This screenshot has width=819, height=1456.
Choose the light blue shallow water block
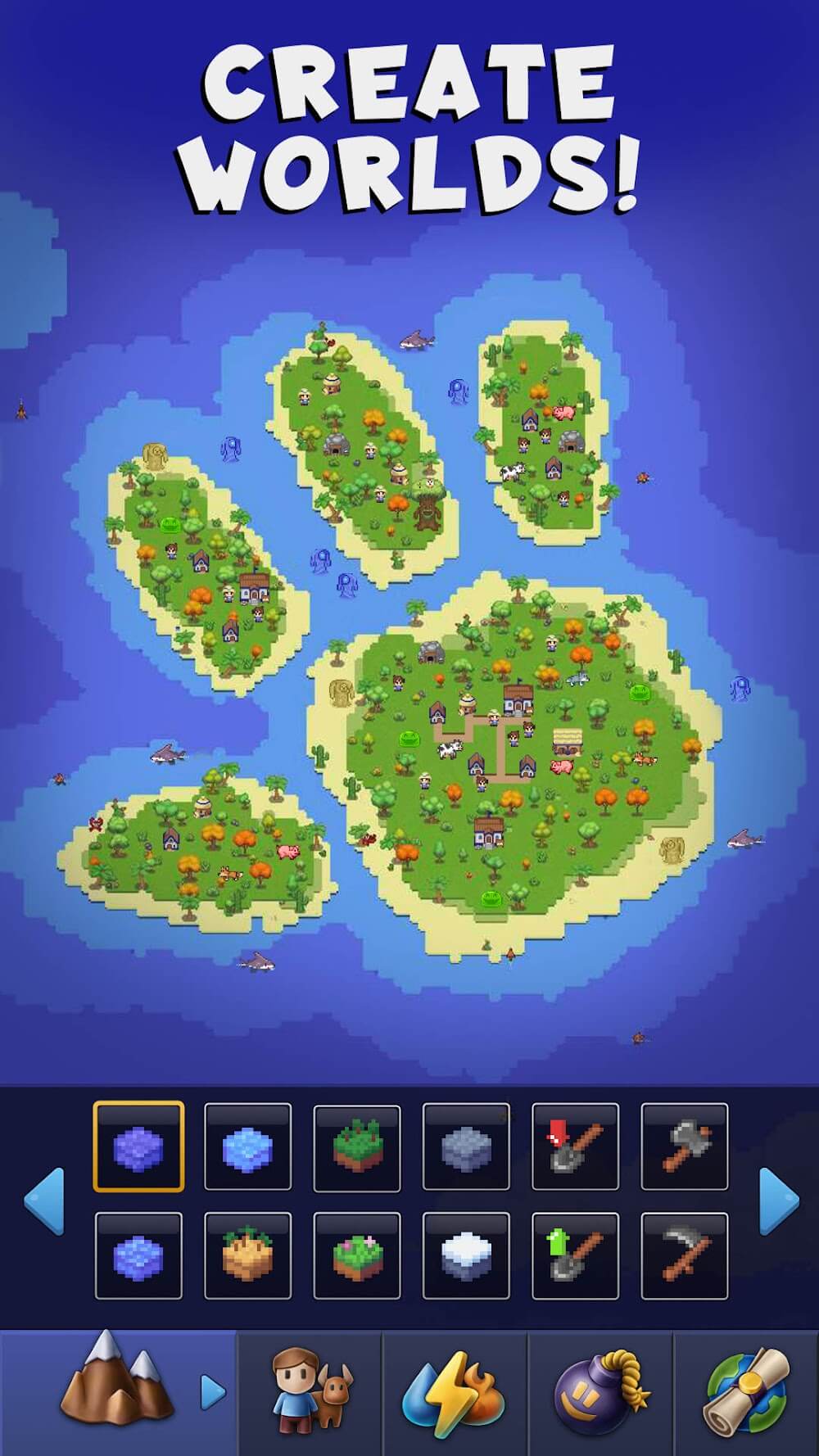point(247,1146)
